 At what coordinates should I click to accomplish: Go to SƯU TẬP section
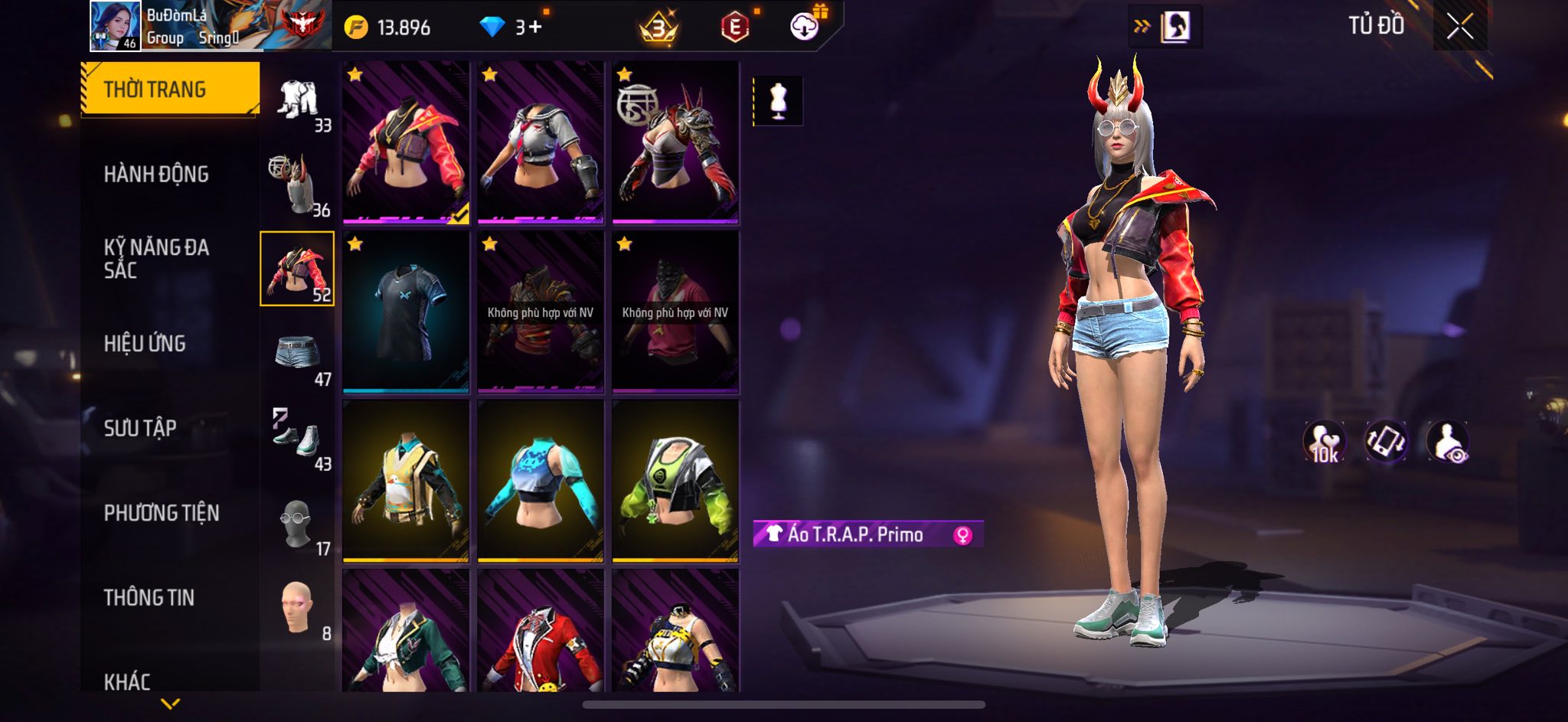[140, 428]
